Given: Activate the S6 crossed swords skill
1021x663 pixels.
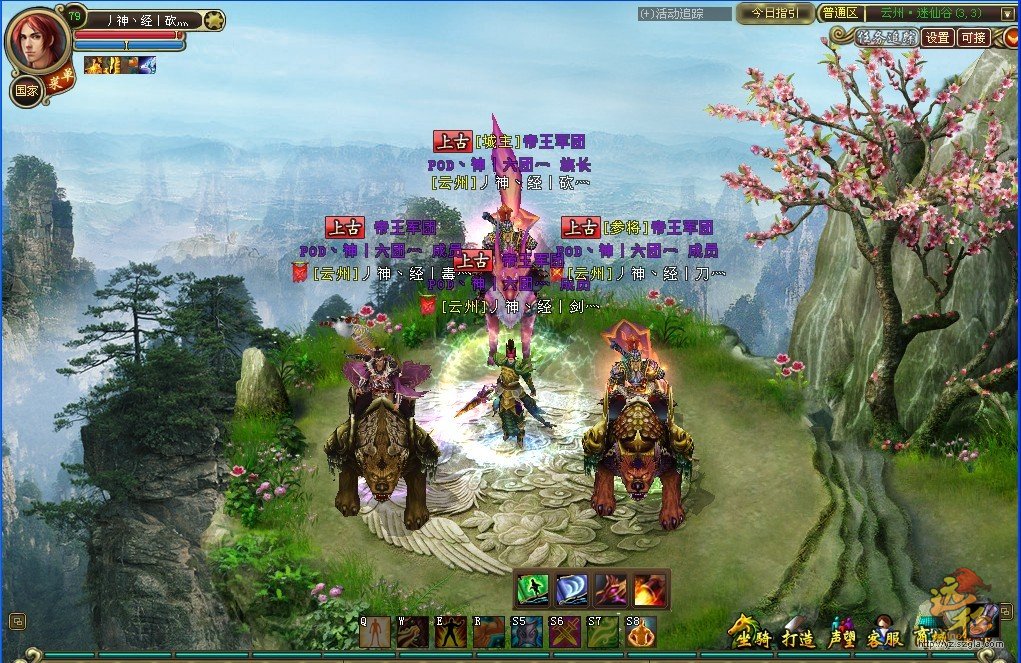Looking at the screenshot, I should click(565, 631).
